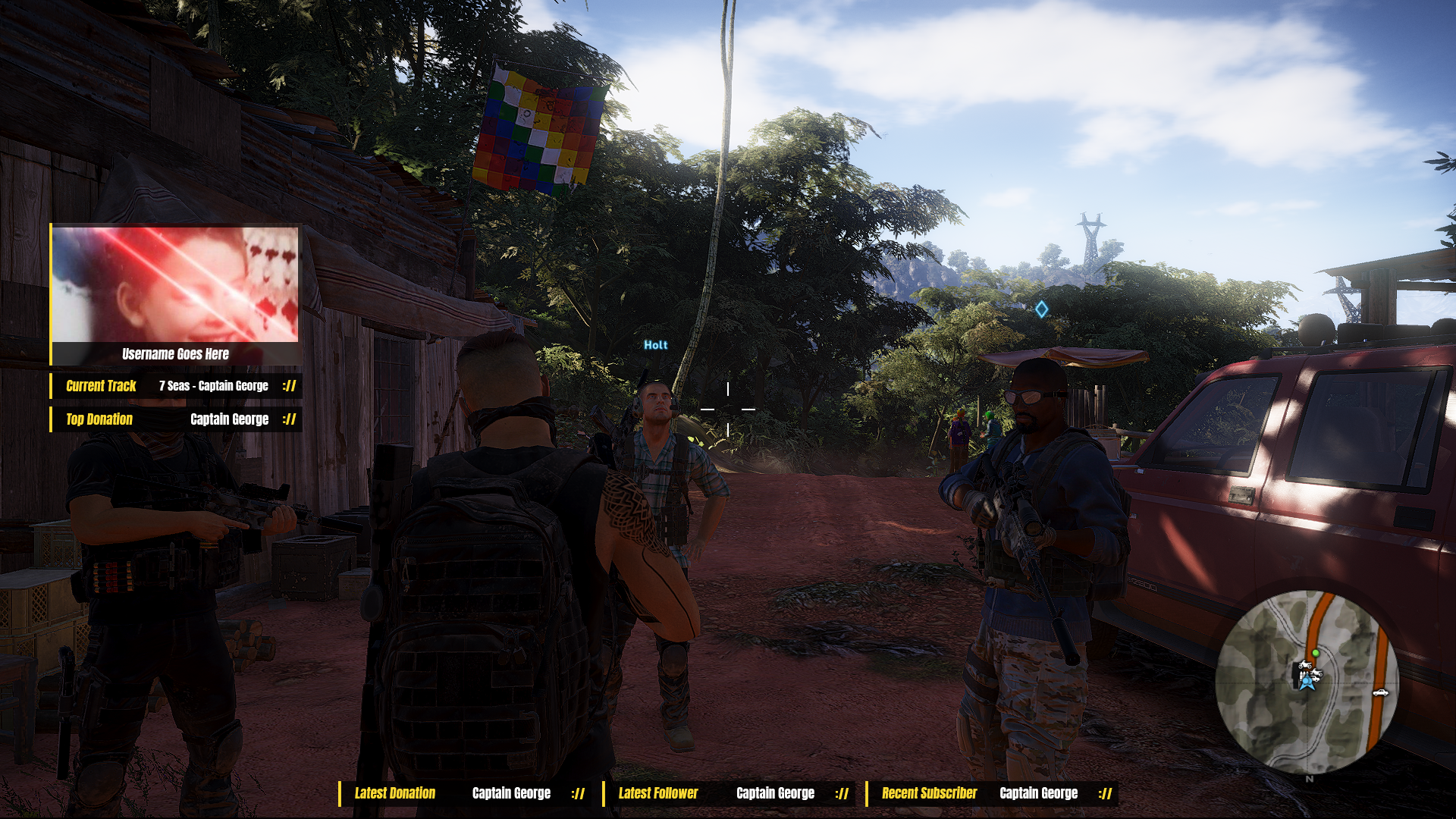Click the blue player arrow on minimap
Image resolution: width=1456 pixels, height=819 pixels.
[x=1307, y=682]
